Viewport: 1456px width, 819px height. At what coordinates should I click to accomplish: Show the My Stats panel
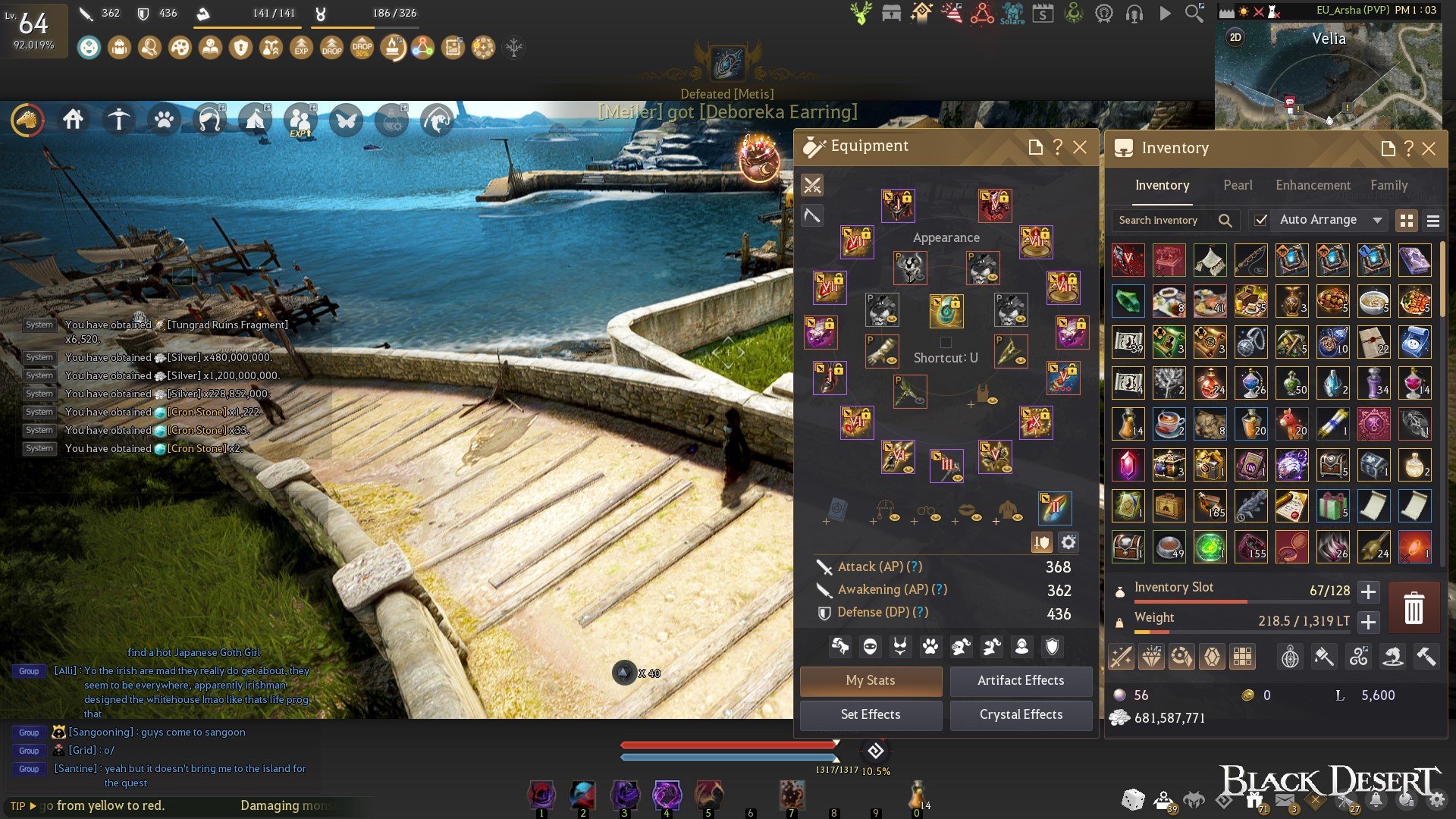click(x=871, y=680)
